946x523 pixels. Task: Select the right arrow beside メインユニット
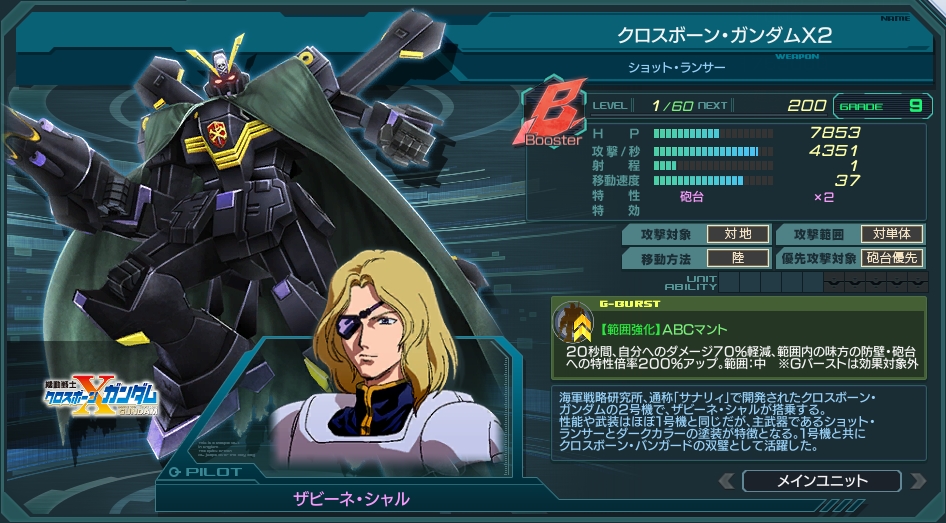pos(916,481)
